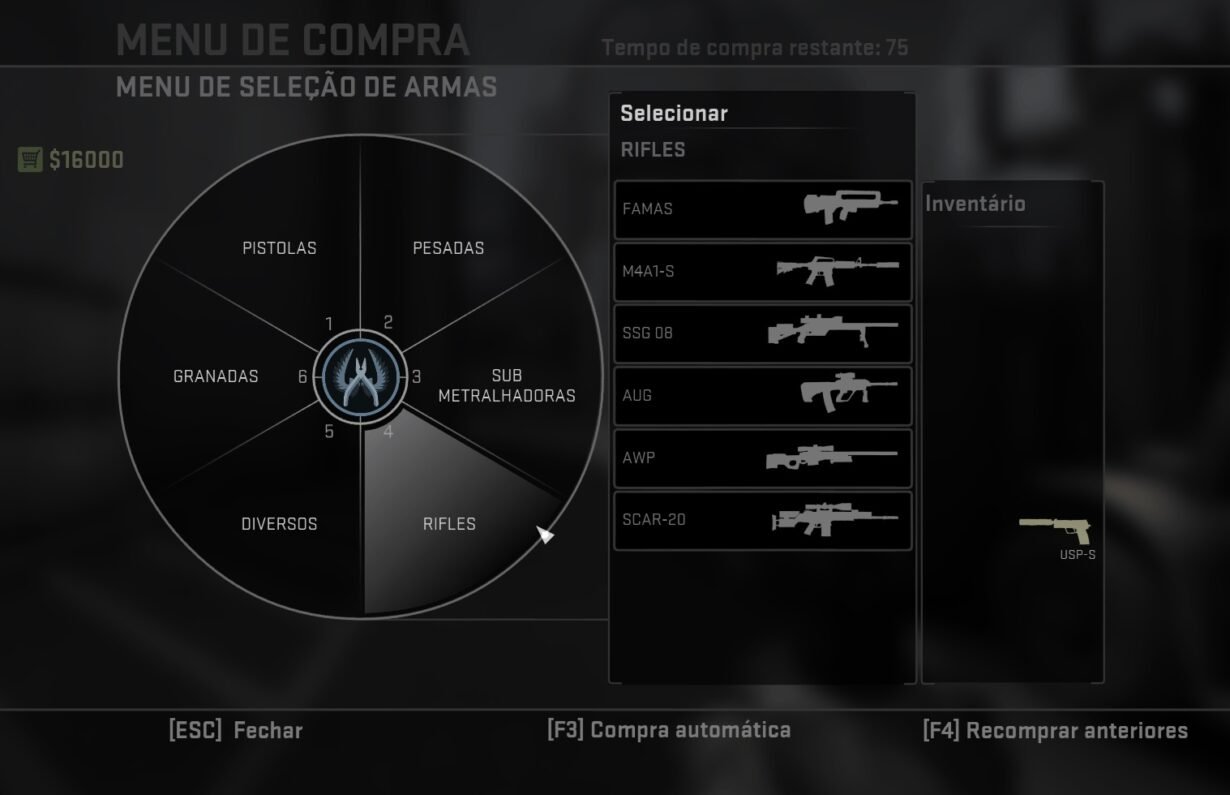Screen dimensions: 1230x795
Task: Select the AUG rifle entry
Action: (762, 396)
